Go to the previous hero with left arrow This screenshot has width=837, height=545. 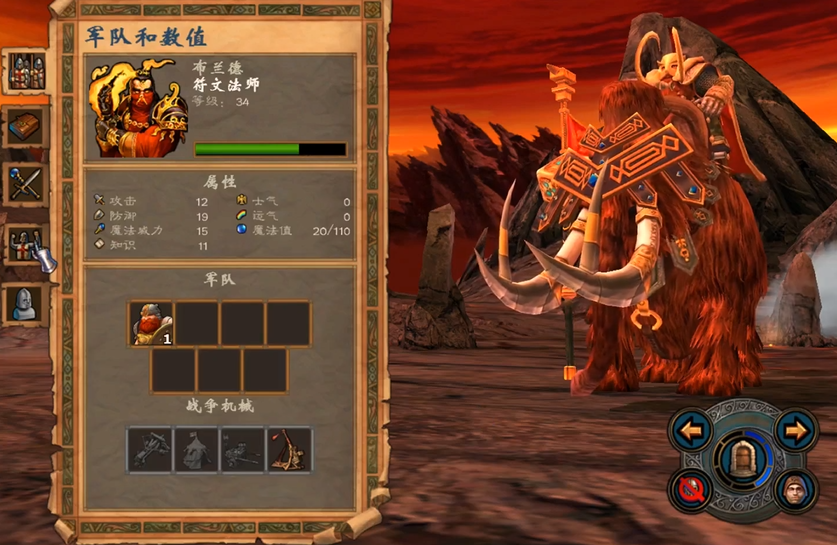coord(691,431)
